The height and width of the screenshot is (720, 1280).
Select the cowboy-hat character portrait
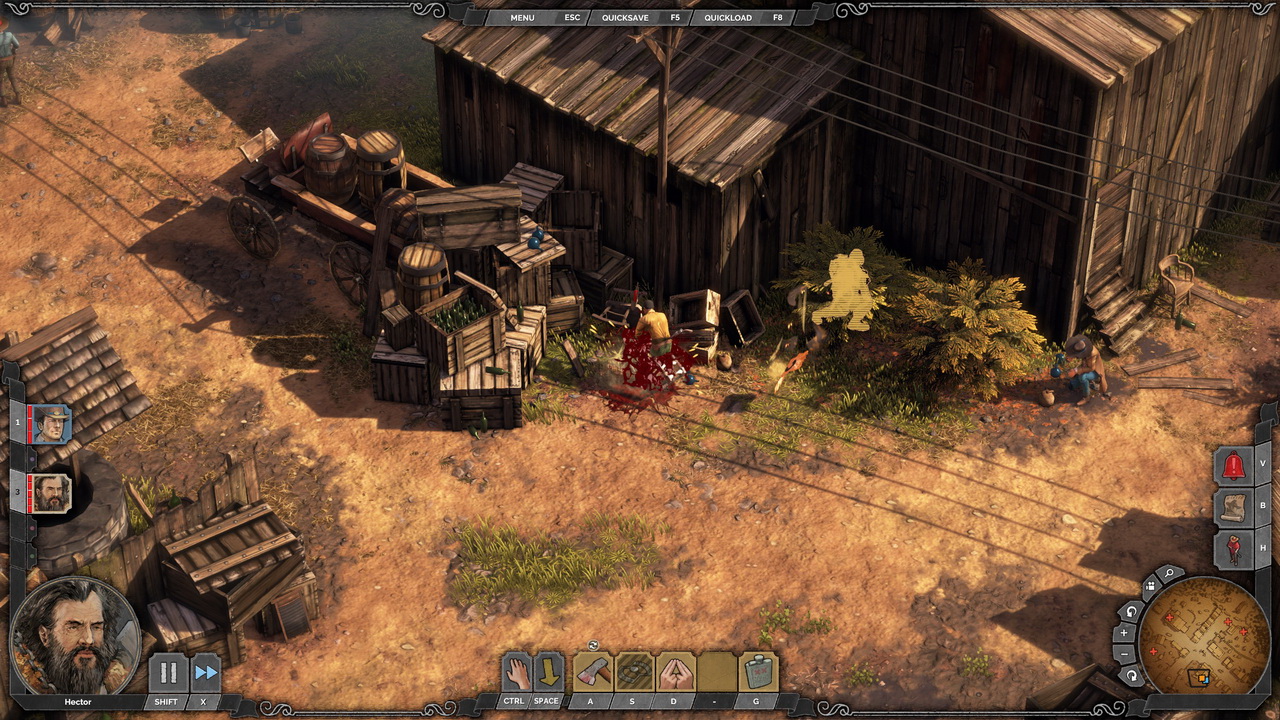pyautogui.click(x=51, y=424)
